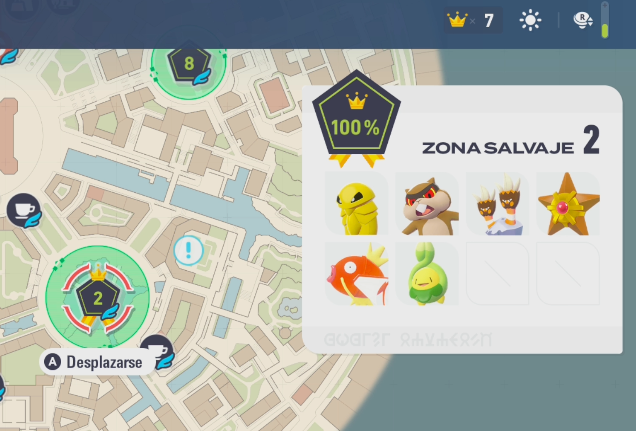
Task: Click the blue exclamation mark map marker
Action: [188, 250]
